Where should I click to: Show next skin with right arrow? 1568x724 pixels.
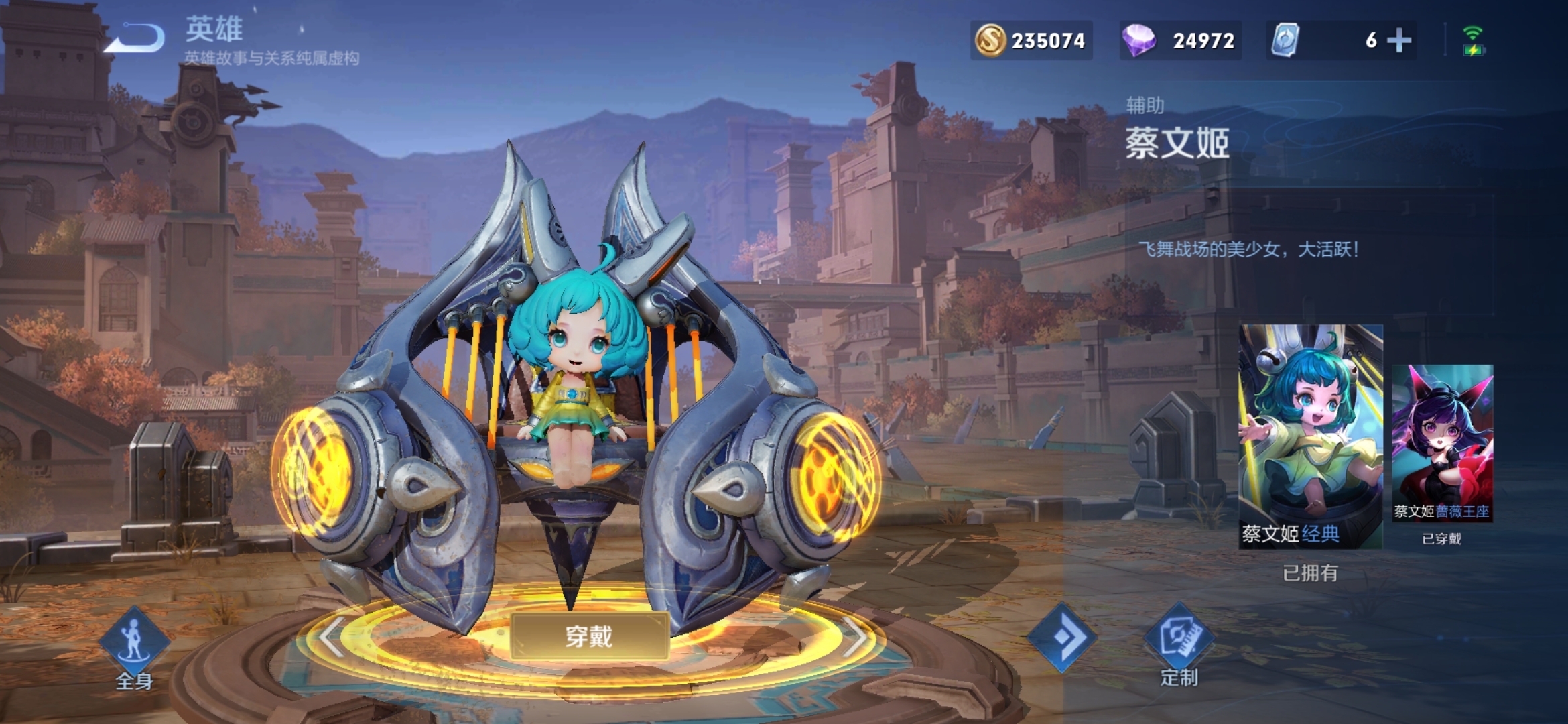click(x=855, y=637)
